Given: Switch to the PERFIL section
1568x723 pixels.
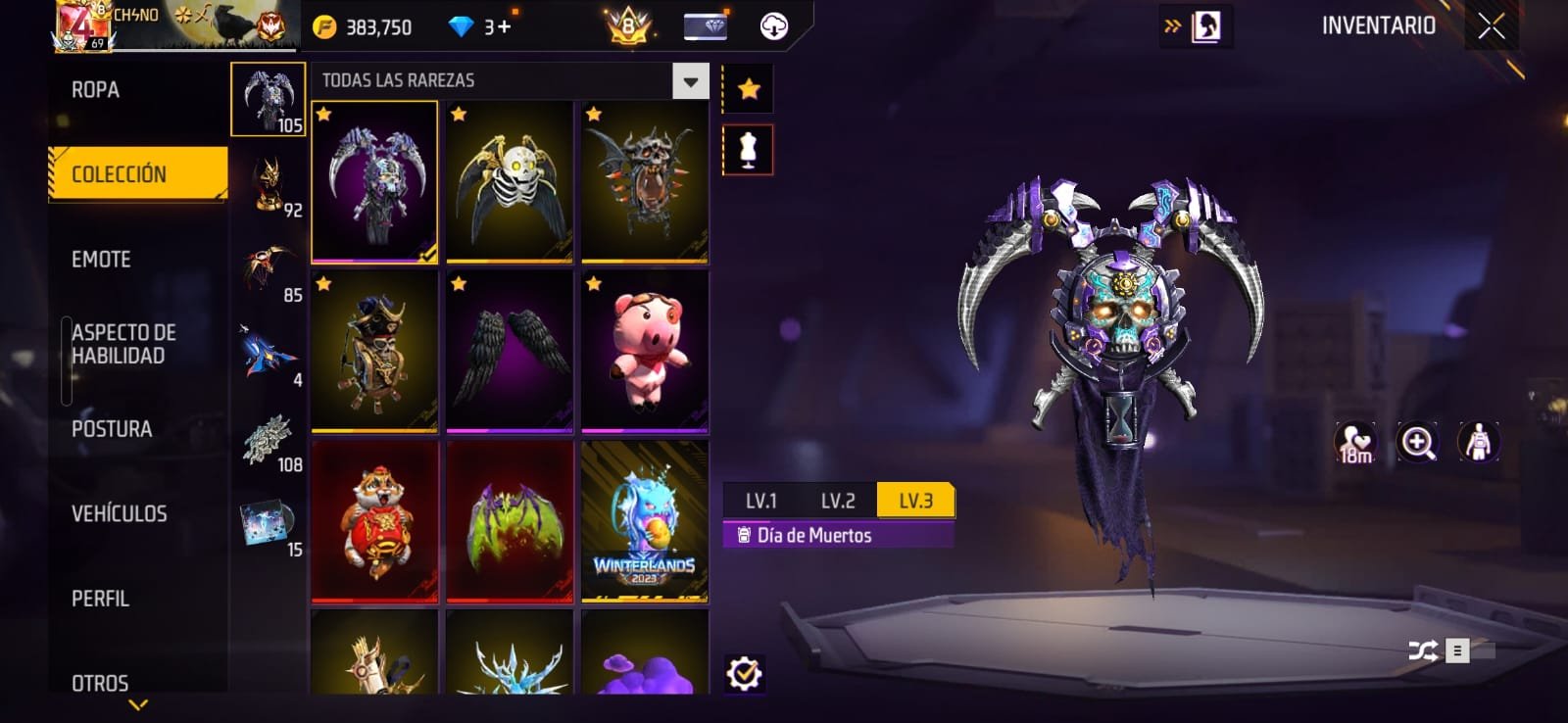Looking at the screenshot, I should coord(100,599).
